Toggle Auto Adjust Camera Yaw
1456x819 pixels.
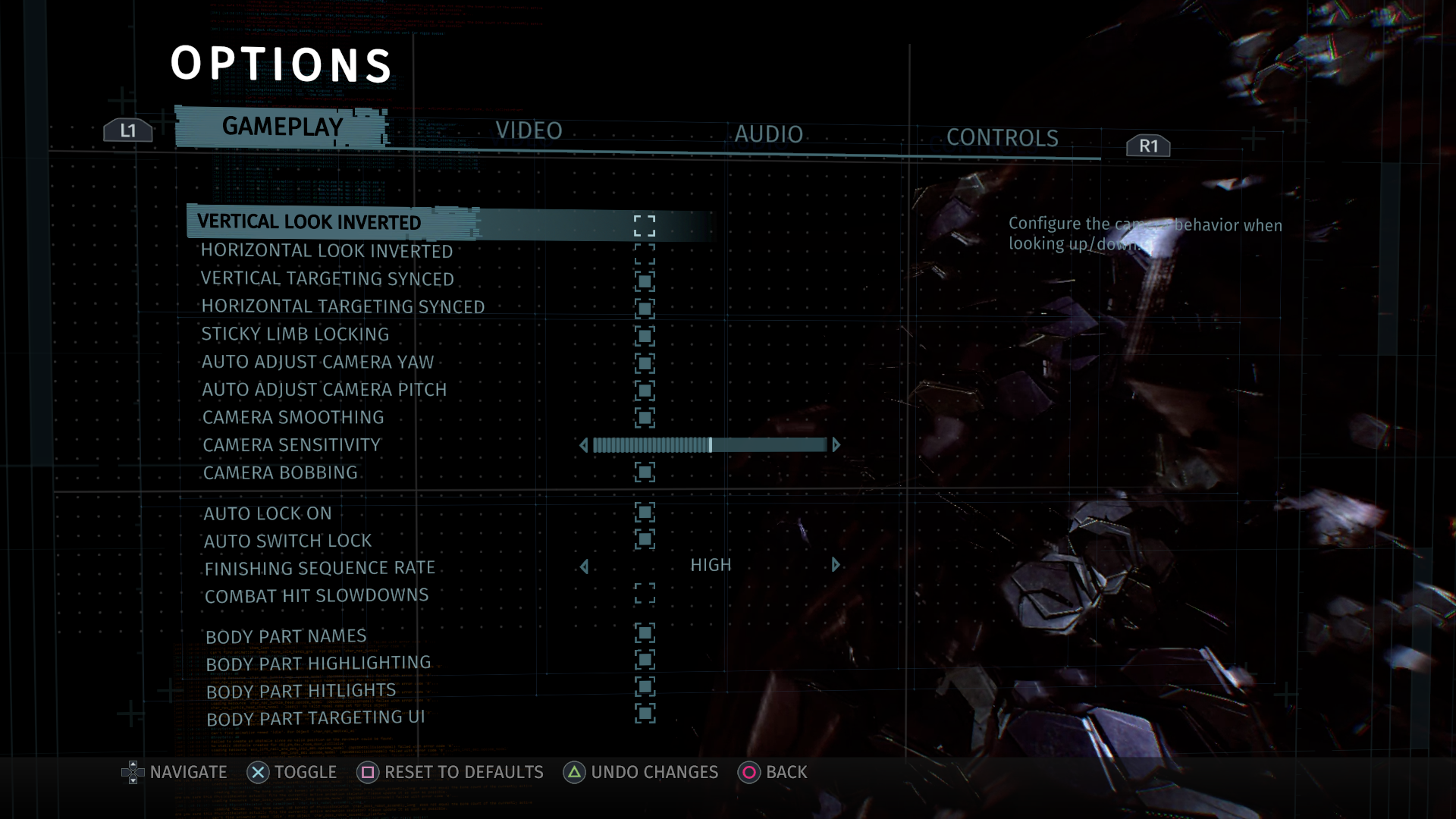pos(645,363)
